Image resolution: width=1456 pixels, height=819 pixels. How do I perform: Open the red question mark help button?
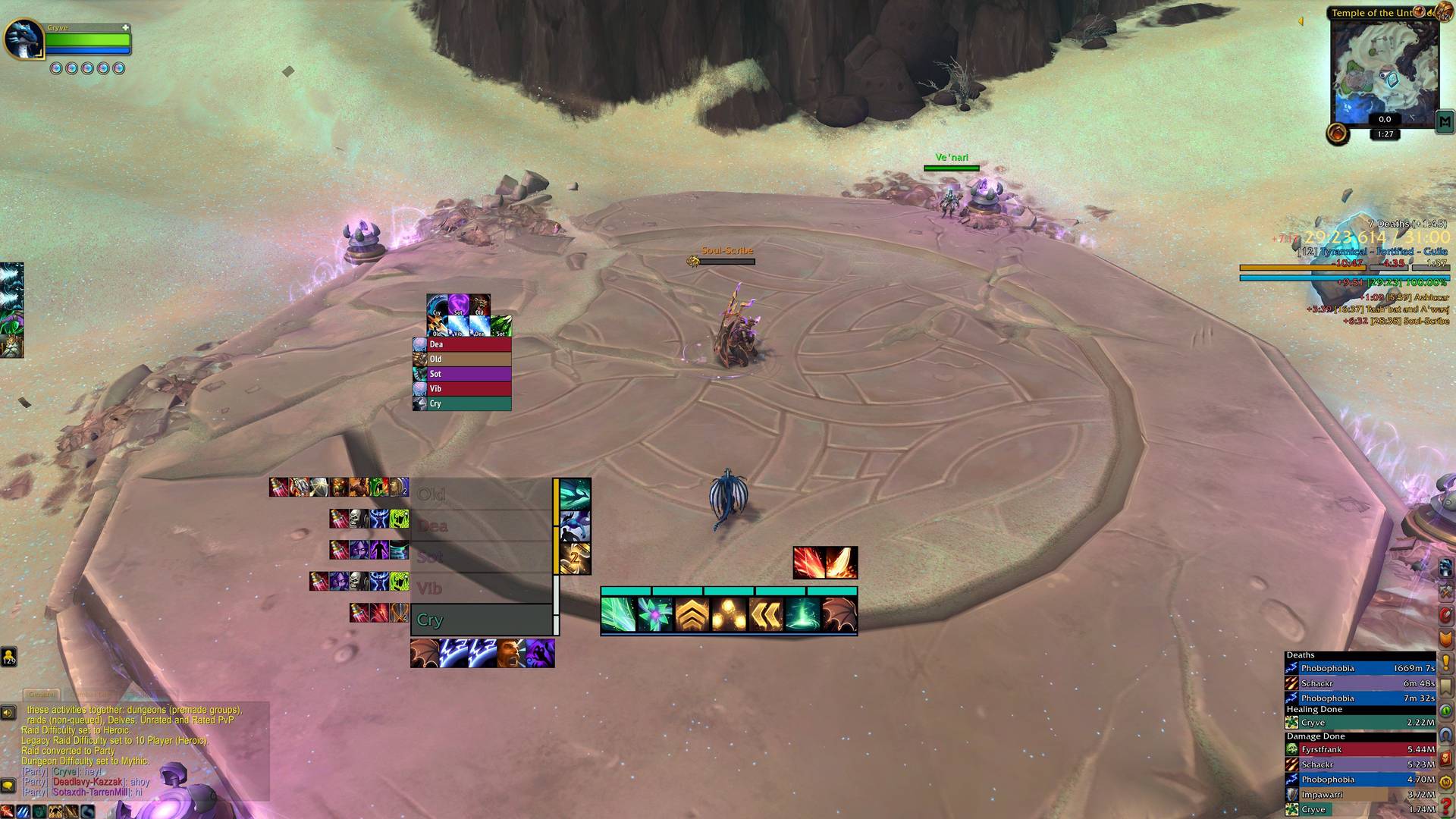click(x=1446, y=807)
